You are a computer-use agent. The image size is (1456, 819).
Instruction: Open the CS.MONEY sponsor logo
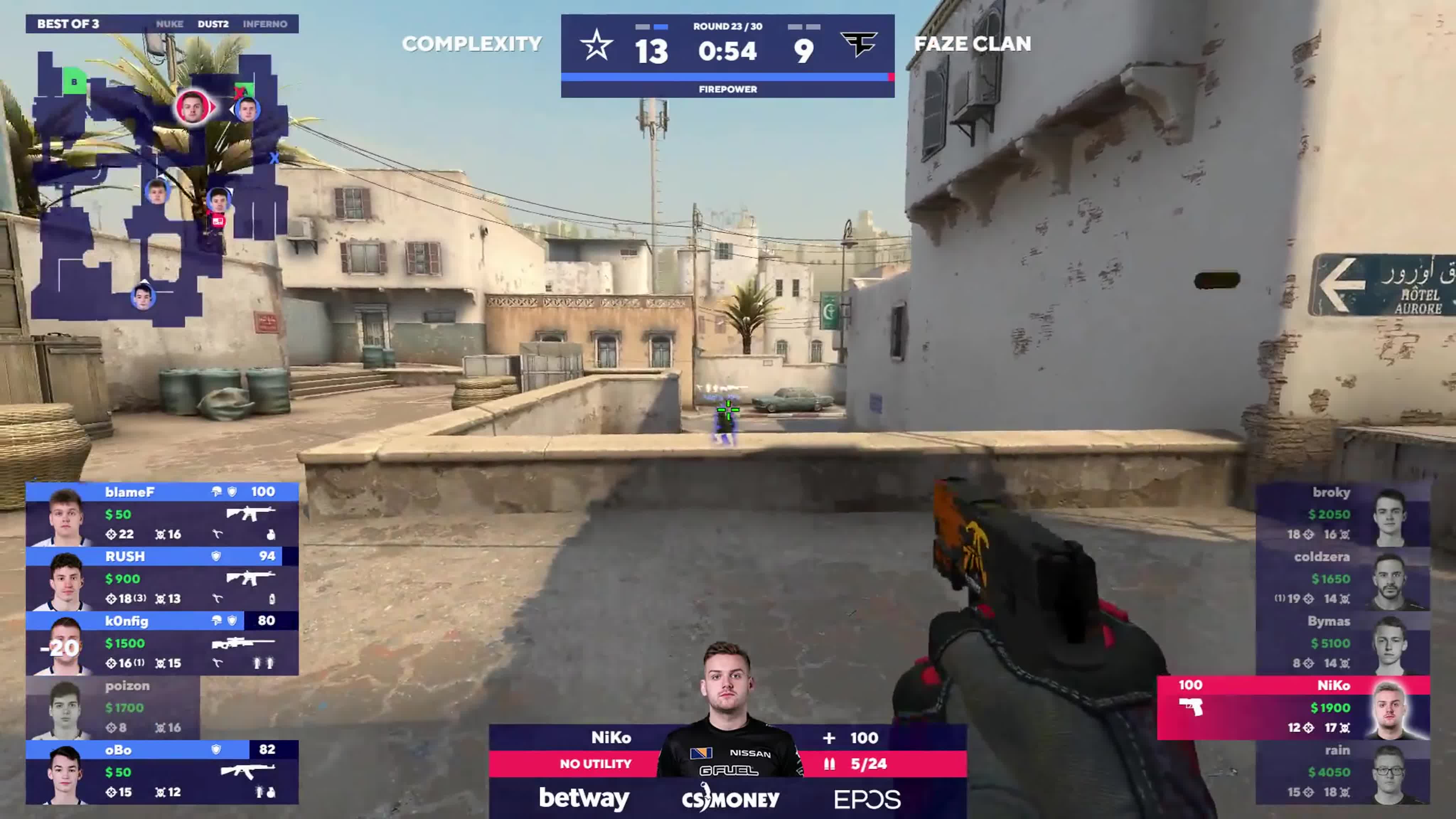[x=730, y=798]
